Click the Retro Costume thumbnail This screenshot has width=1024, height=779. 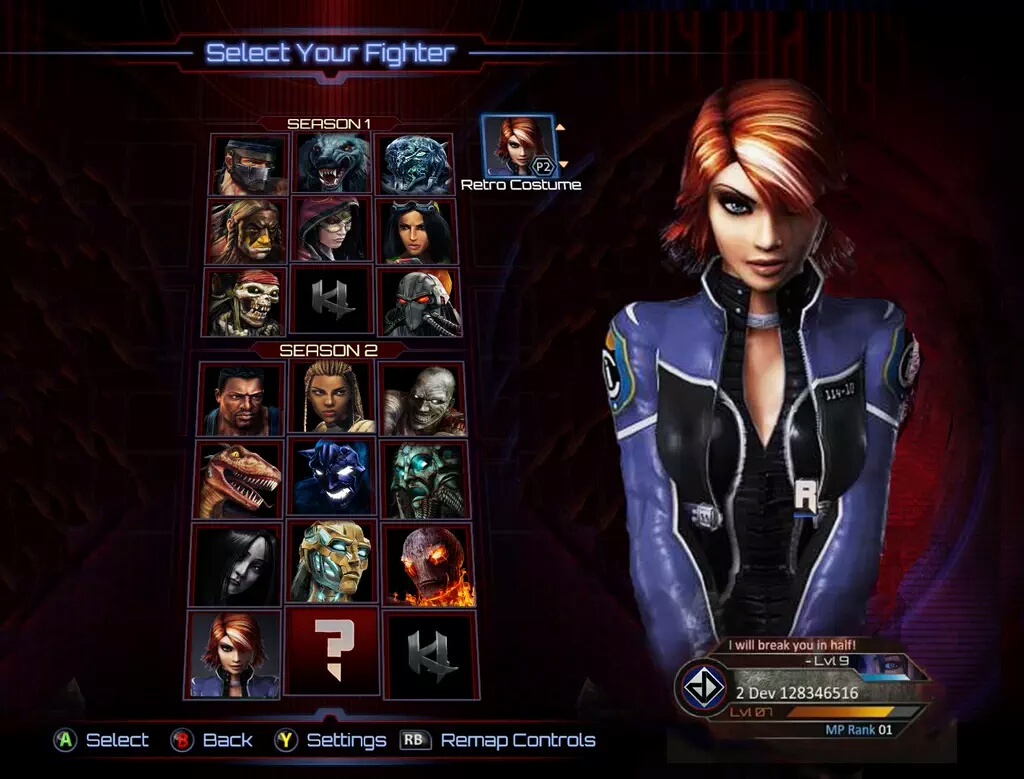[x=519, y=146]
